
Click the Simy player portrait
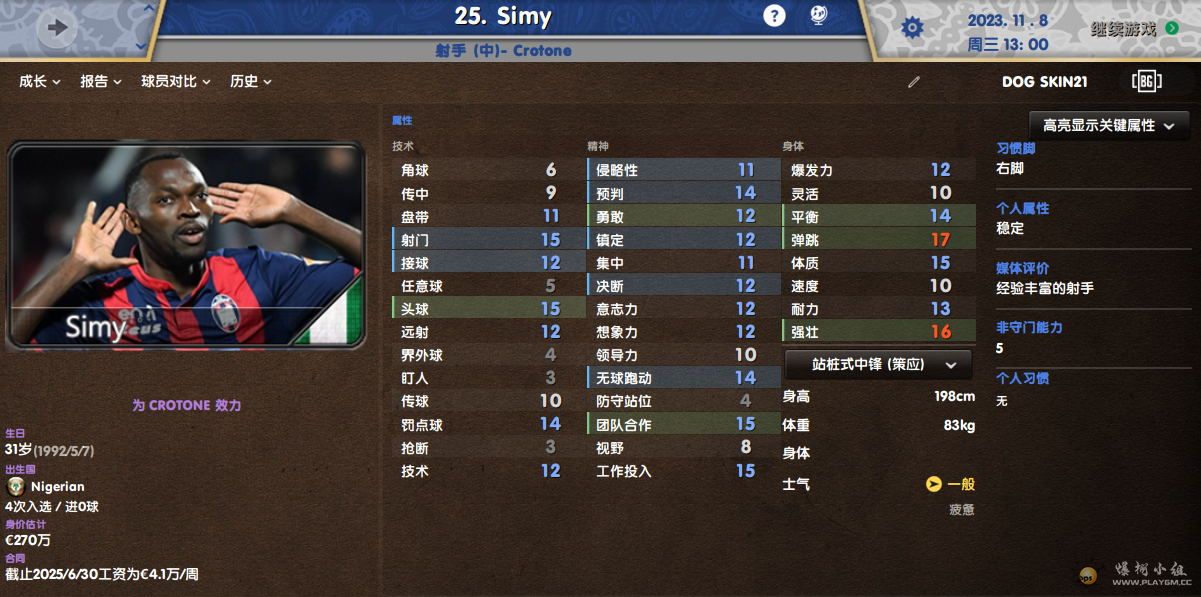(x=185, y=246)
